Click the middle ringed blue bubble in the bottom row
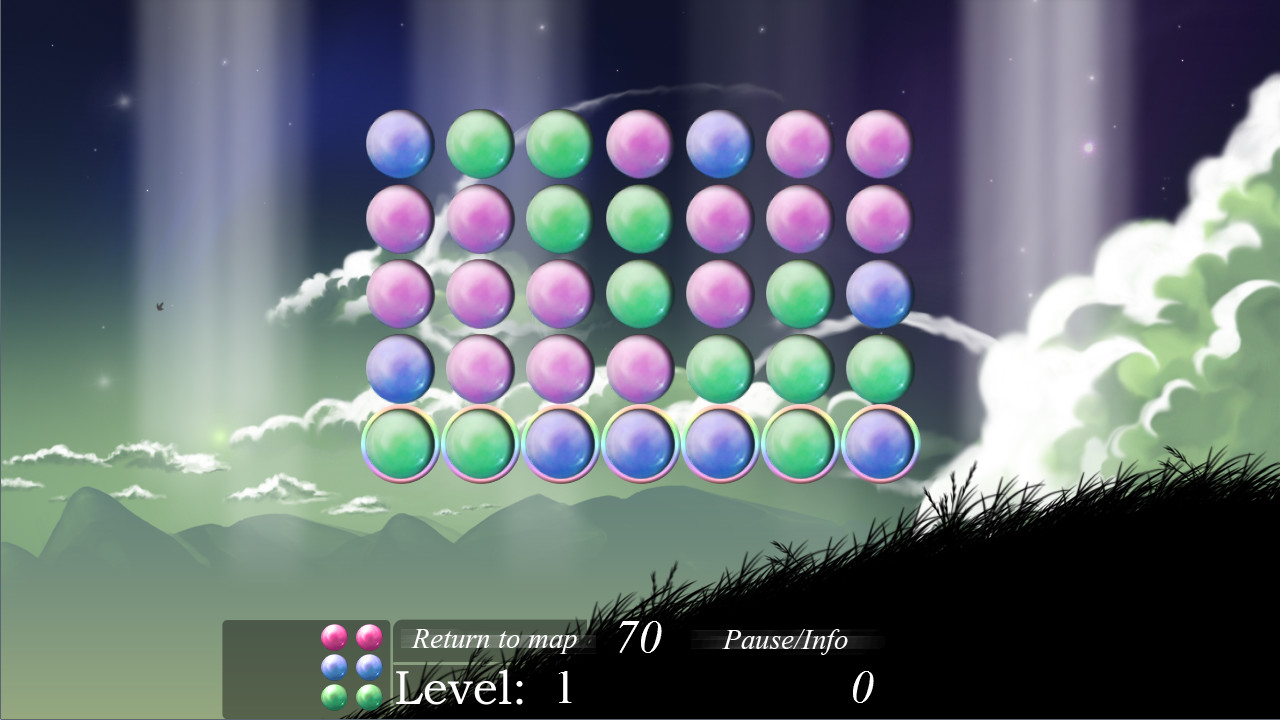 tap(640, 445)
